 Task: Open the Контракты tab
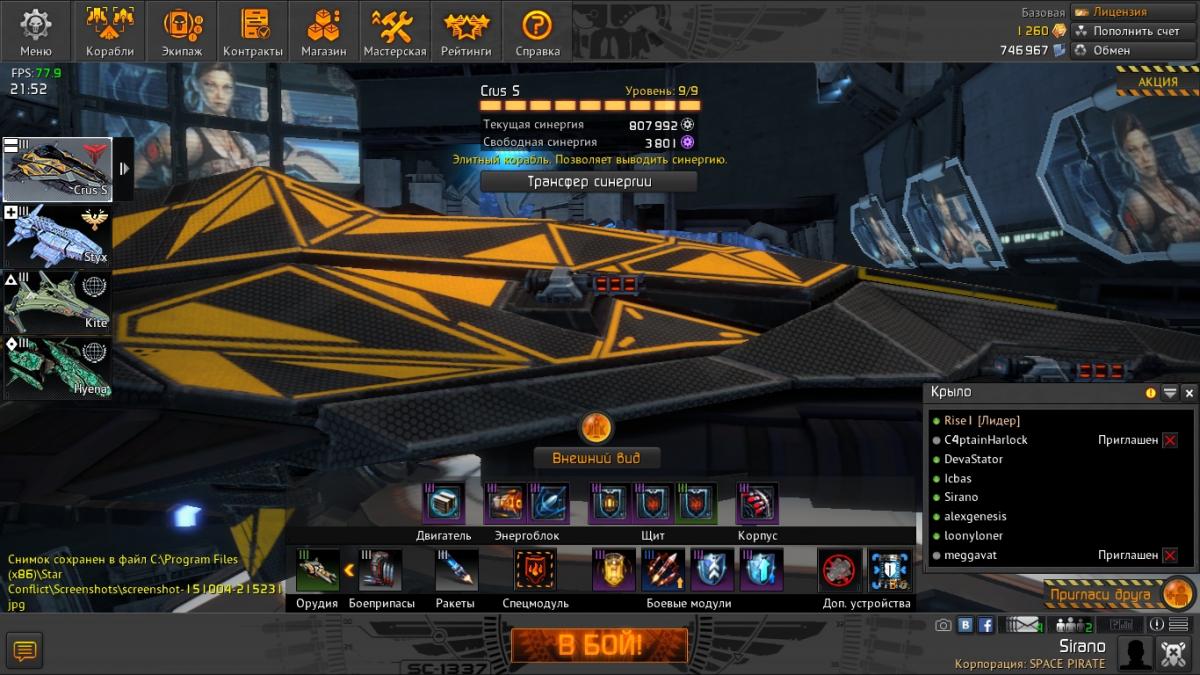tap(253, 31)
